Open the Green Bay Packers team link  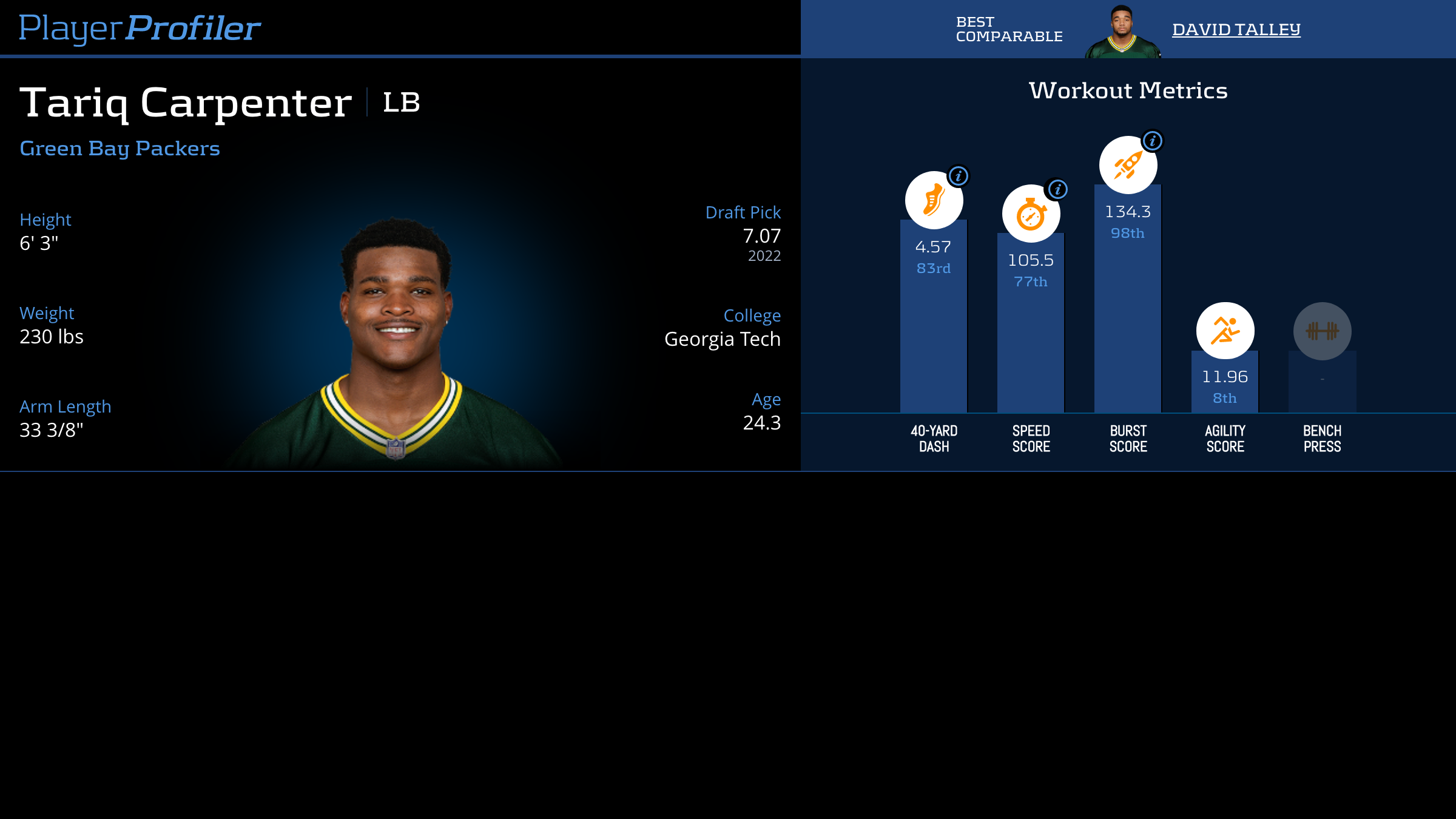tap(120, 149)
